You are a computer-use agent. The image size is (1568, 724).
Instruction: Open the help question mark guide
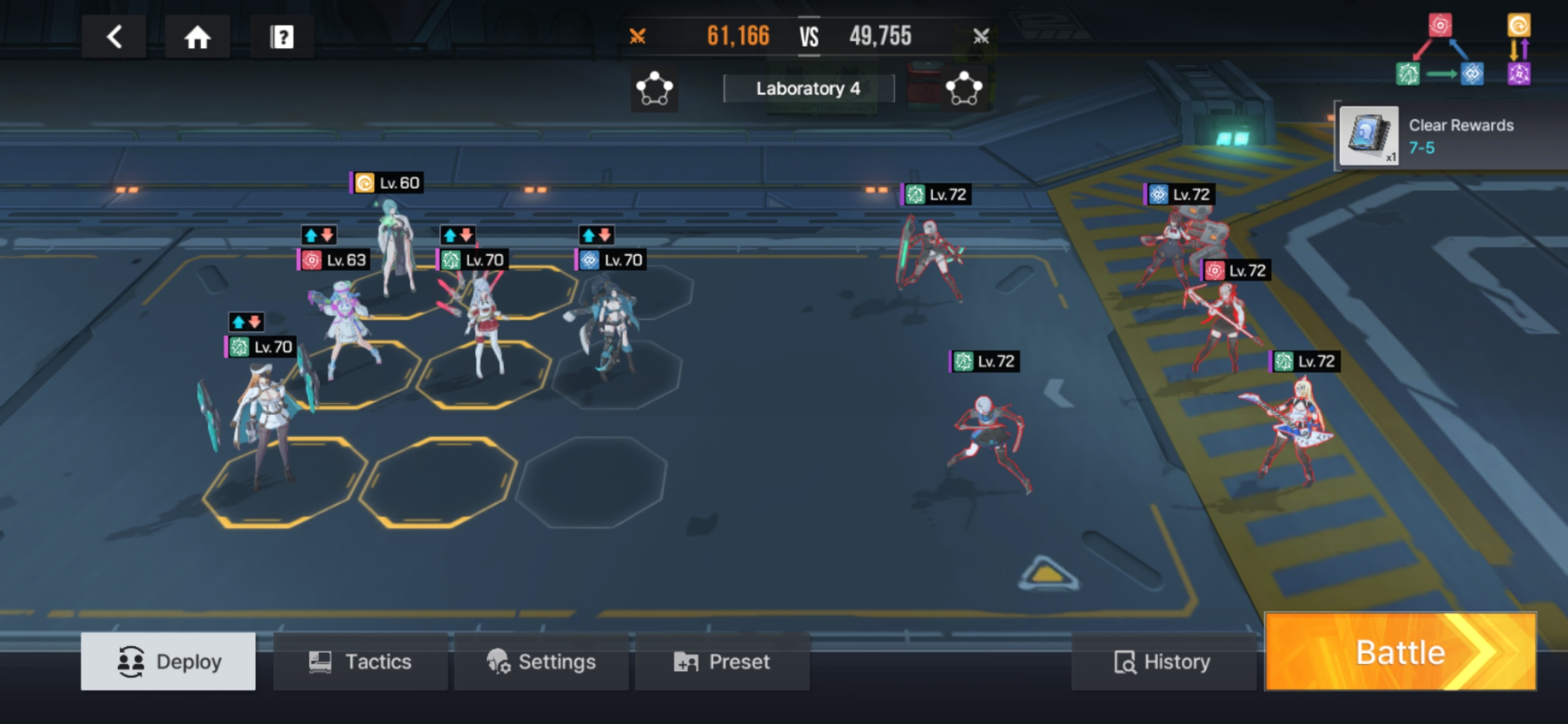(282, 37)
